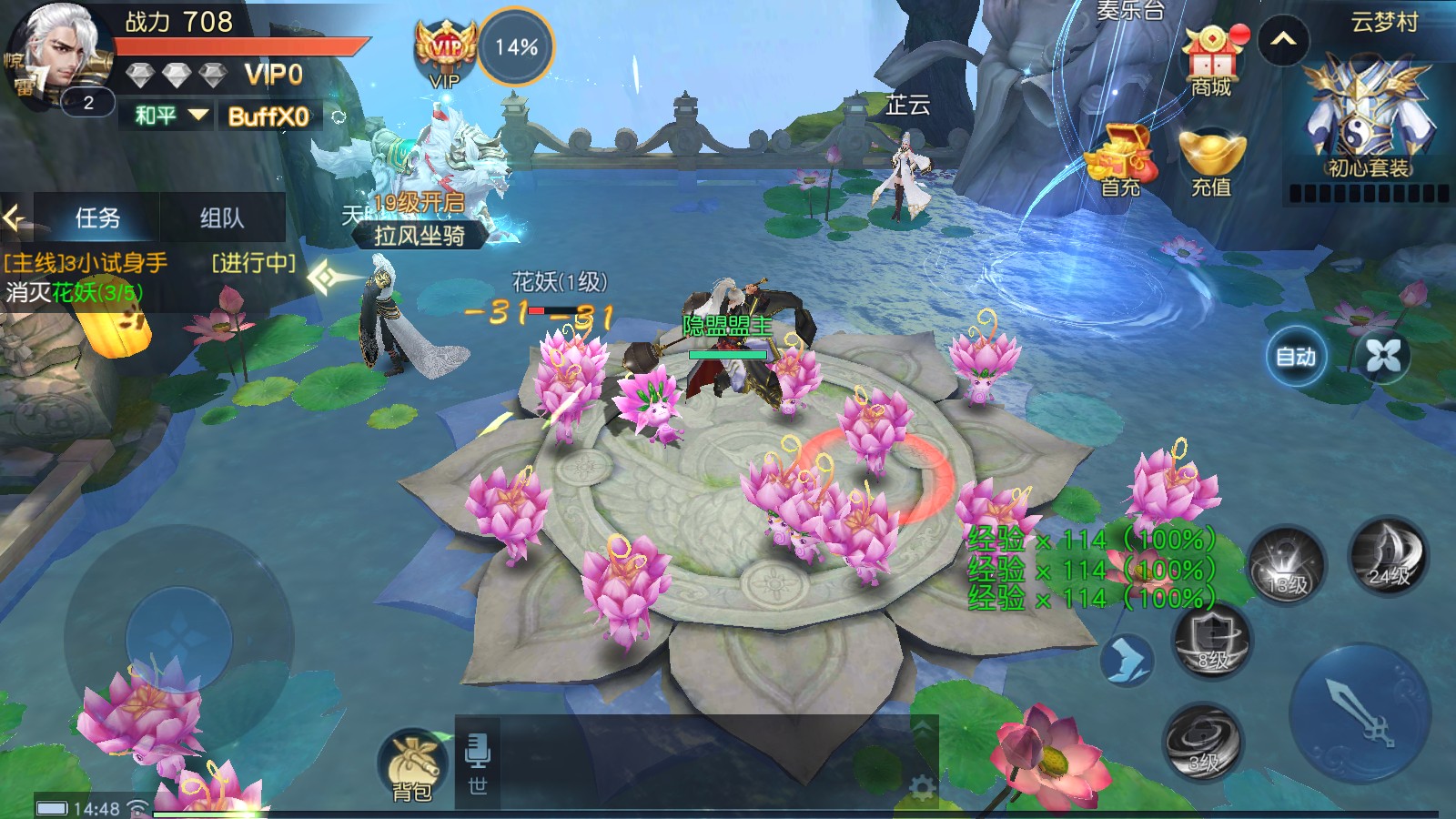Tap the locked skill marked 24级
This screenshot has height=819, width=1456.
(1388, 557)
